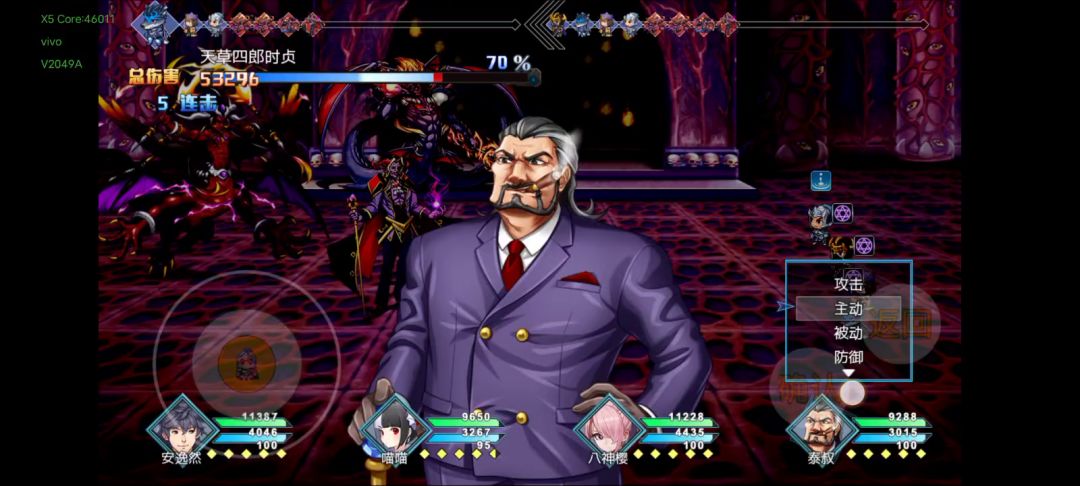This screenshot has height=486, width=1080.
Task: Tap the 返回 (Back) virtual button
Action: pos(901,323)
